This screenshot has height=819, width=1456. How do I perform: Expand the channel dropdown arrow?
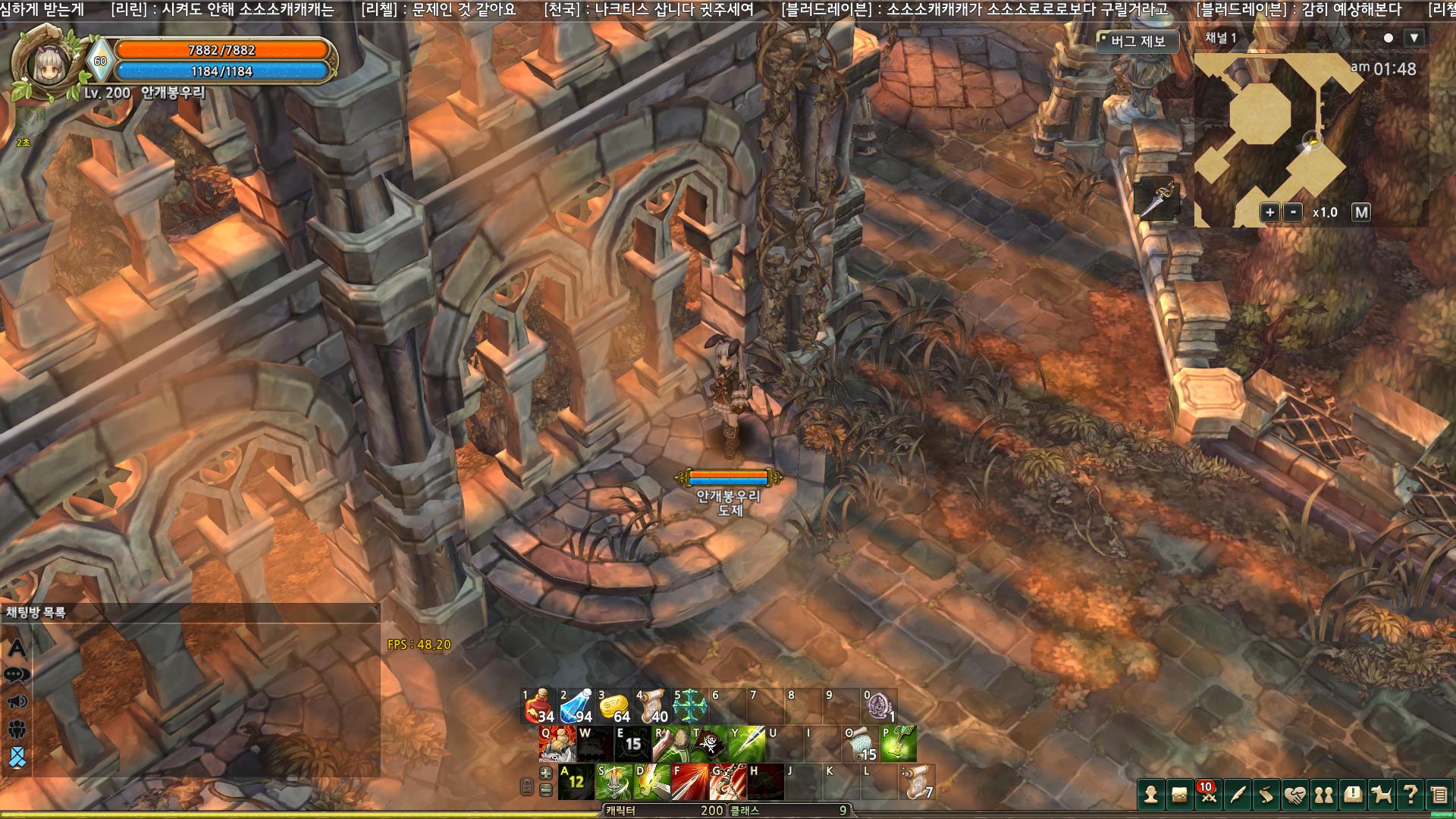pos(1414,38)
